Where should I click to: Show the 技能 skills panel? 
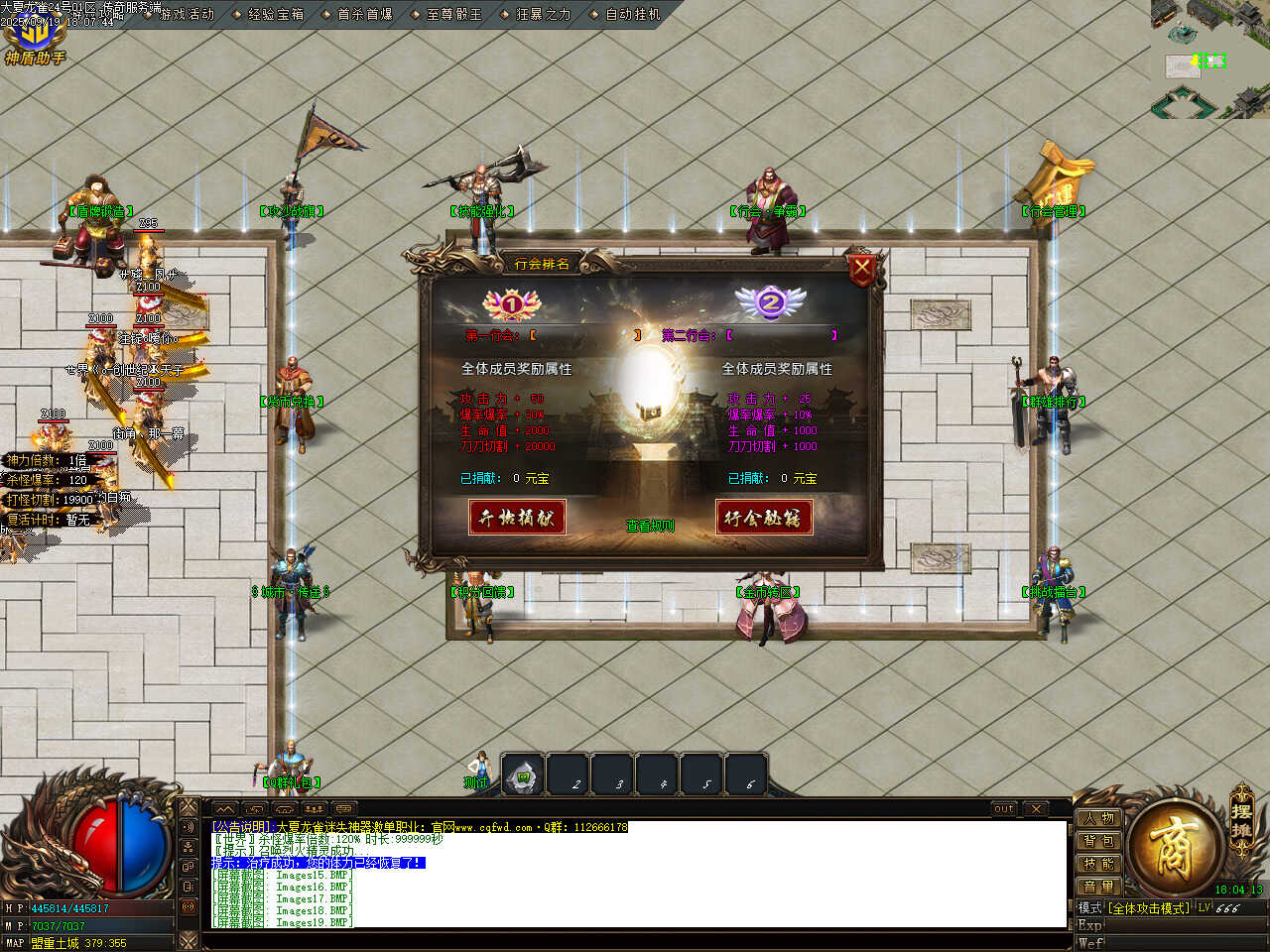(1099, 864)
